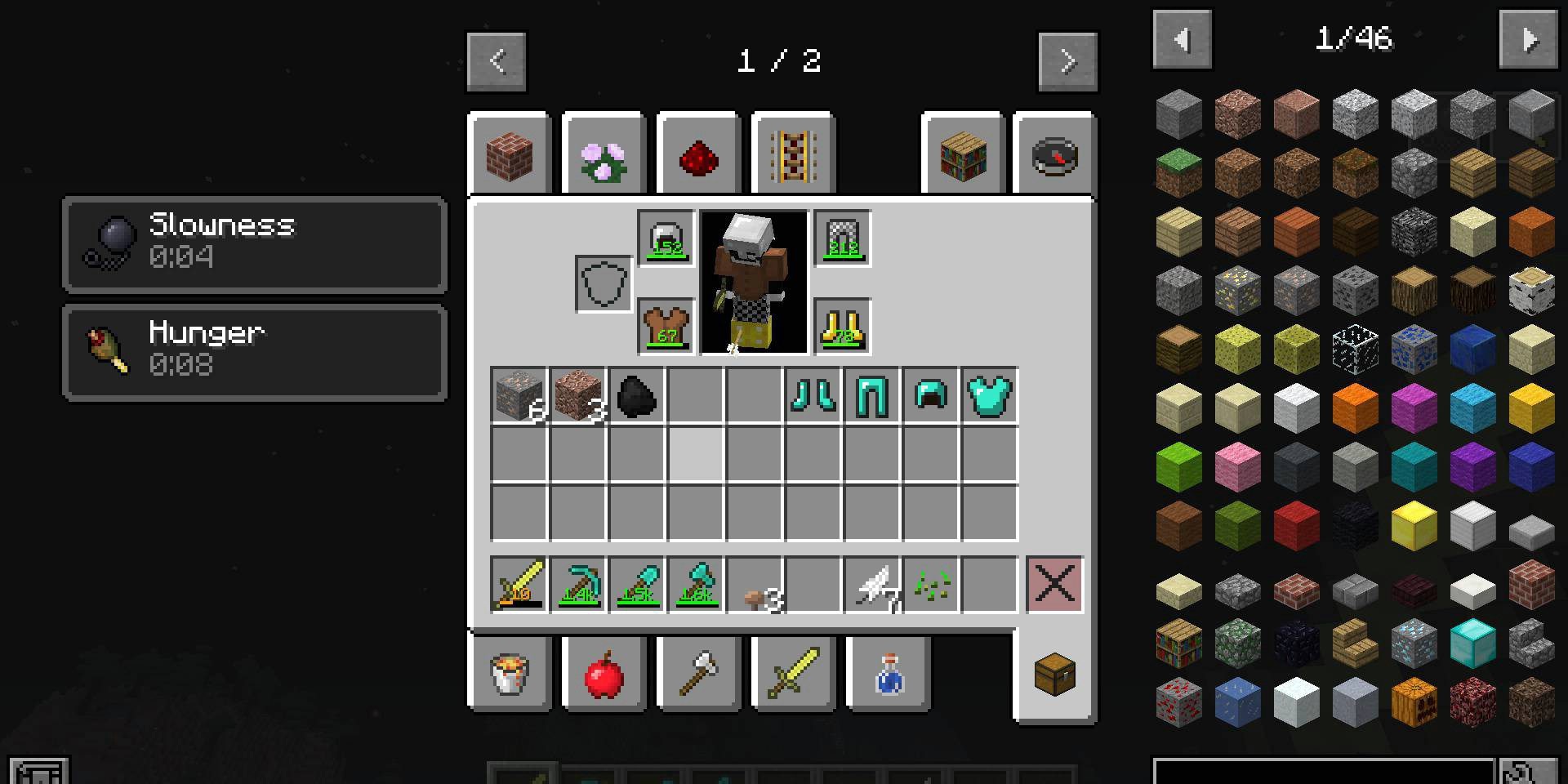
Task: Select the Redstone dust tab
Action: [698, 155]
